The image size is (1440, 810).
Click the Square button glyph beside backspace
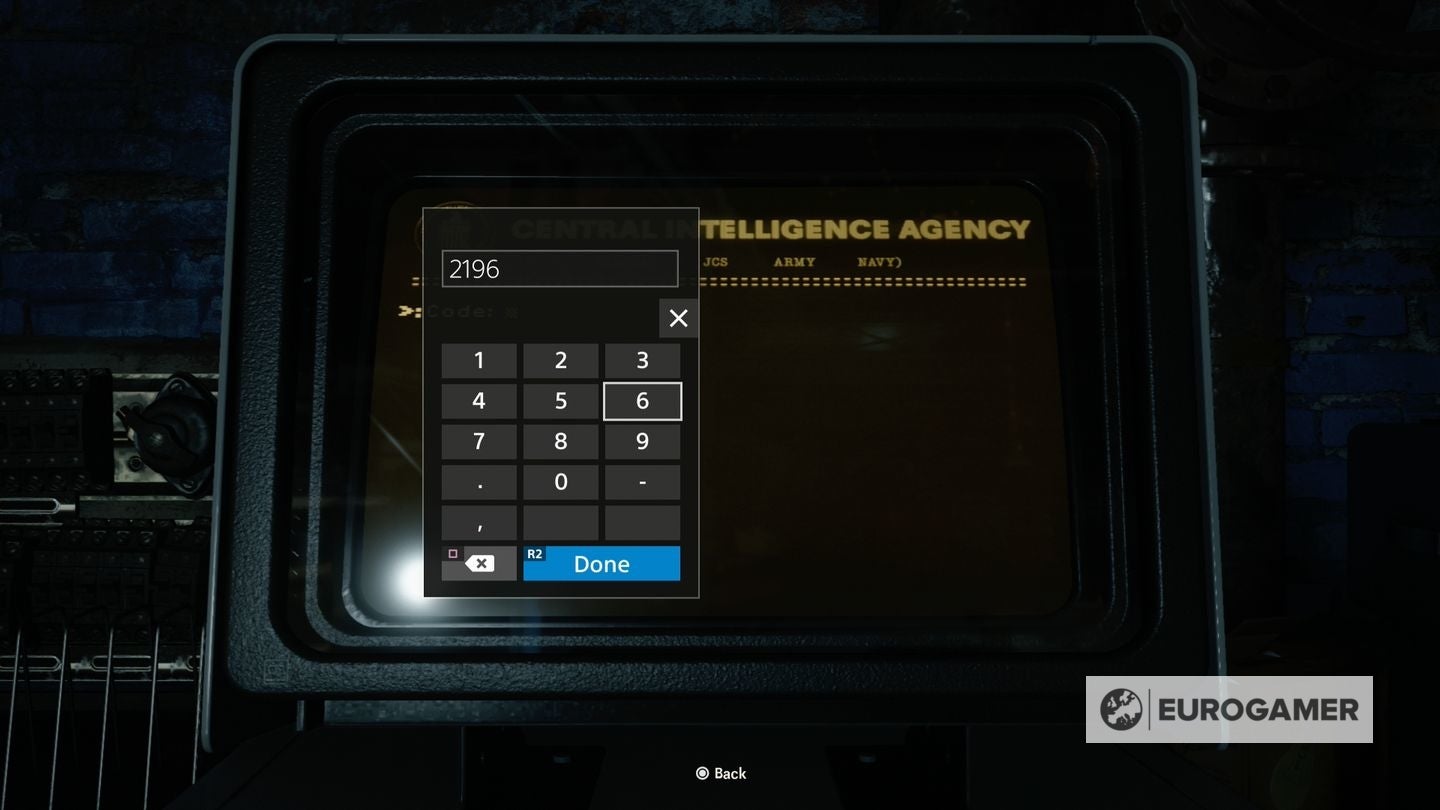[x=453, y=552]
